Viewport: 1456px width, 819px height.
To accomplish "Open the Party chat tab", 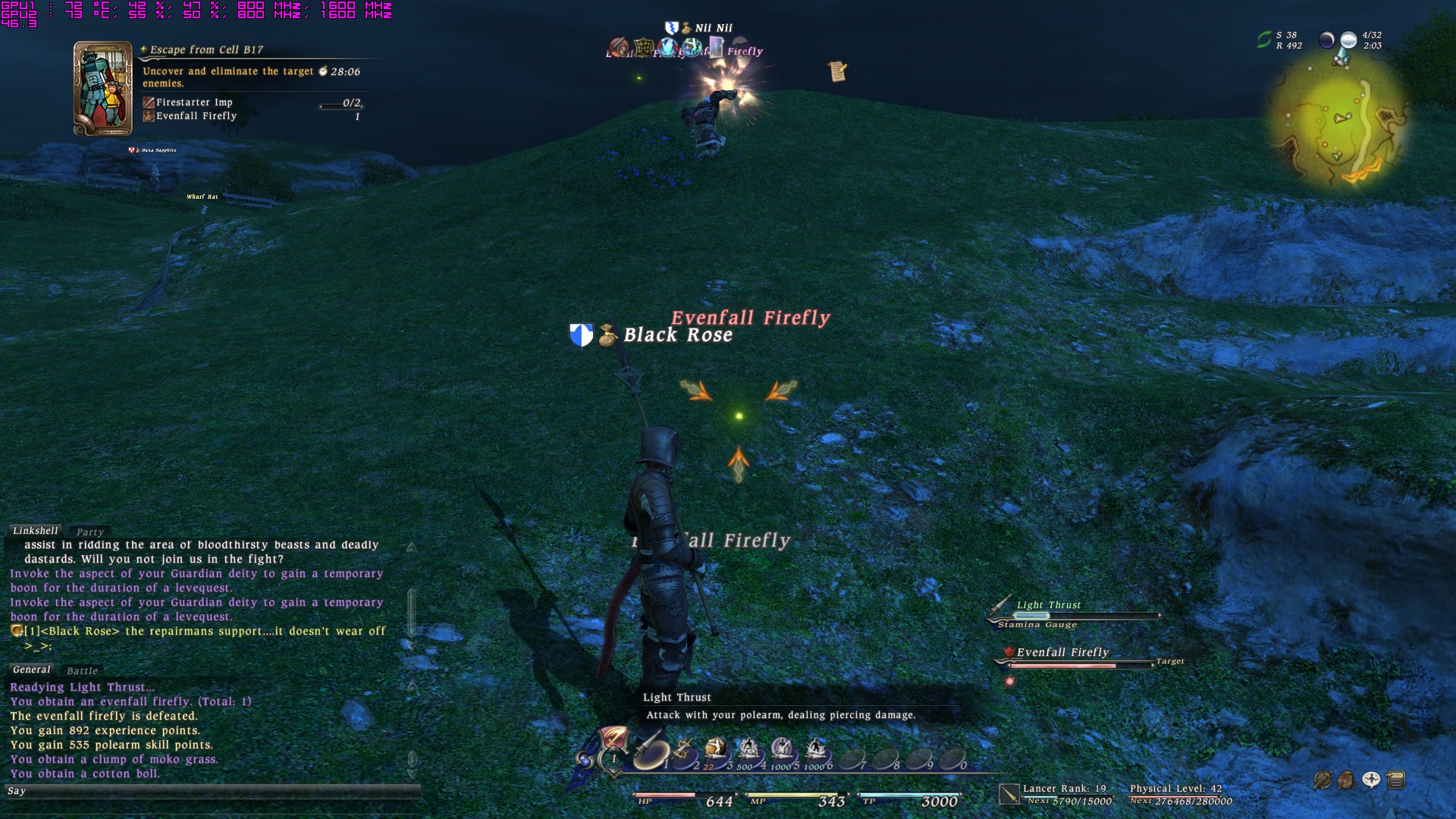I will (x=89, y=532).
